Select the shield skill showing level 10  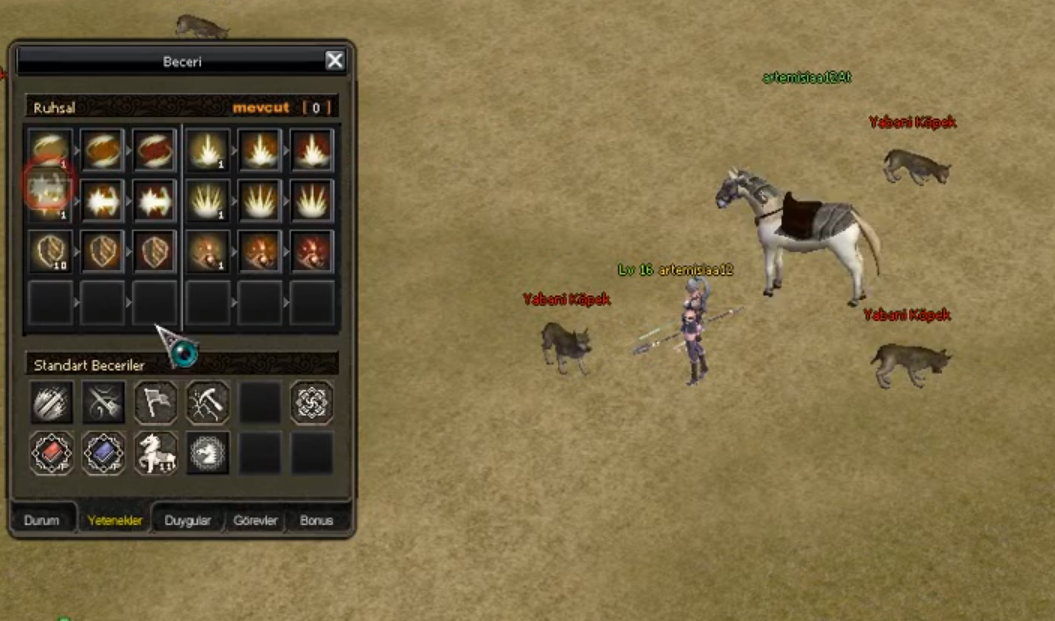pos(50,251)
